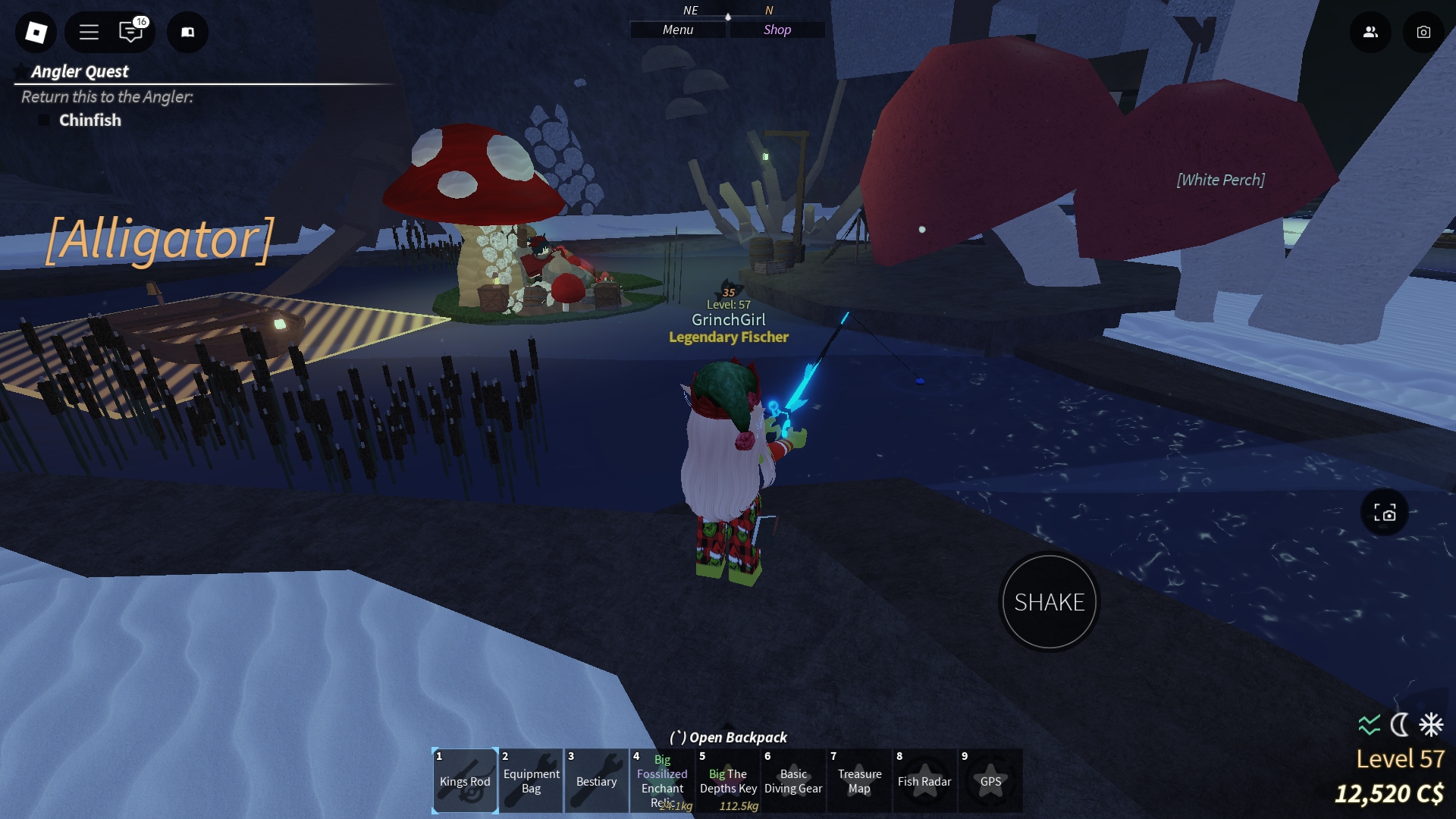Open the players list icon top-right
The width and height of the screenshot is (1456, 819).
coord(1370,33)
